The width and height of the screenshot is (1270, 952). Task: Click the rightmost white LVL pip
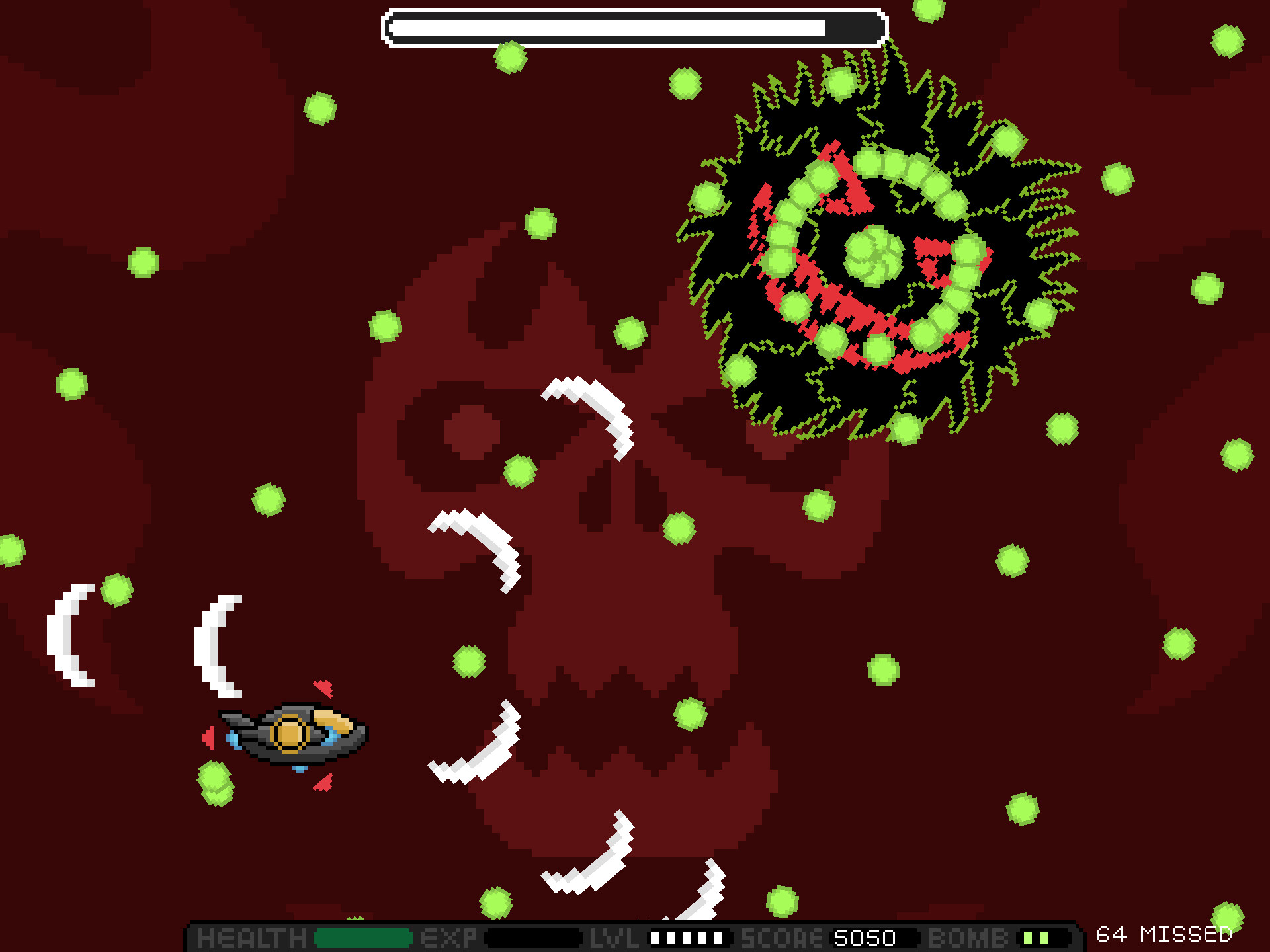[x=720, y=939]
